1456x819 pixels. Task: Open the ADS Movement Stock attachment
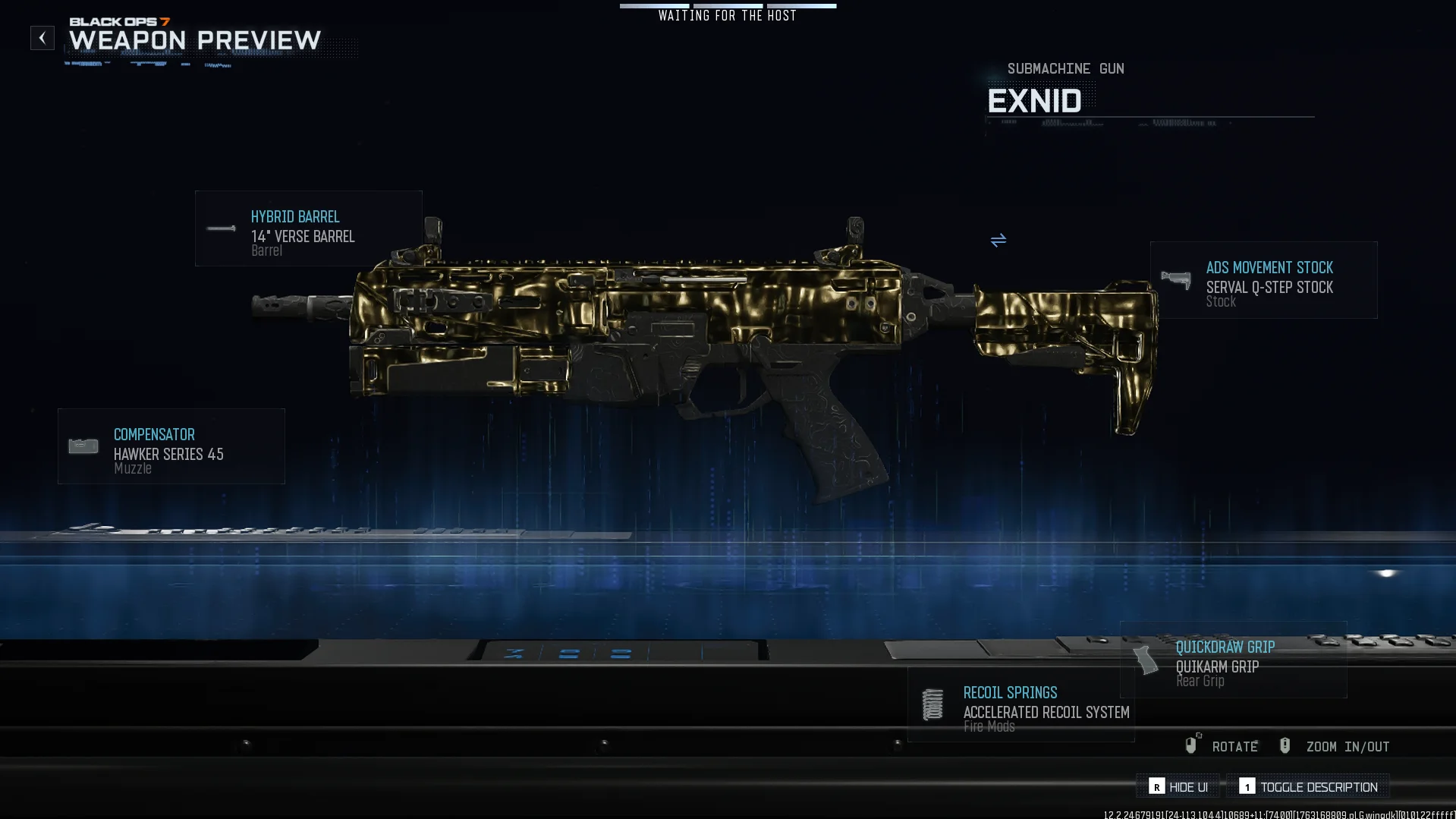pos(1263,280)
